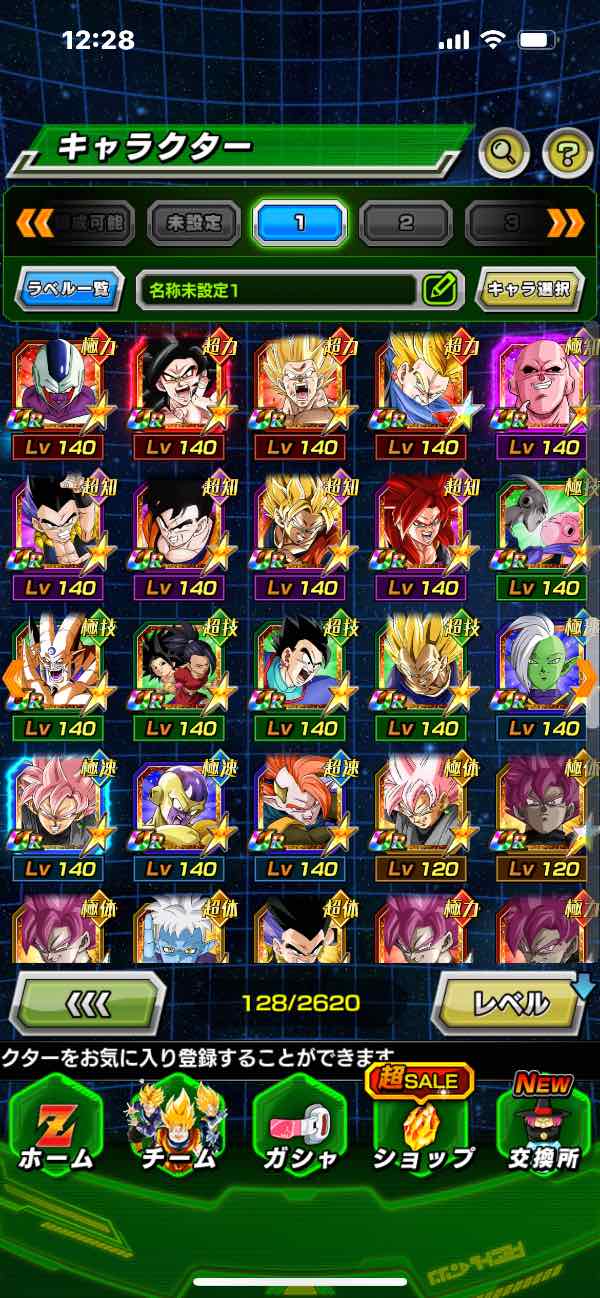Image resolution: width=600 pixels, height=1298 pixels.
Task: Select the 未設定 tab
Action: [x=194, y=222]
